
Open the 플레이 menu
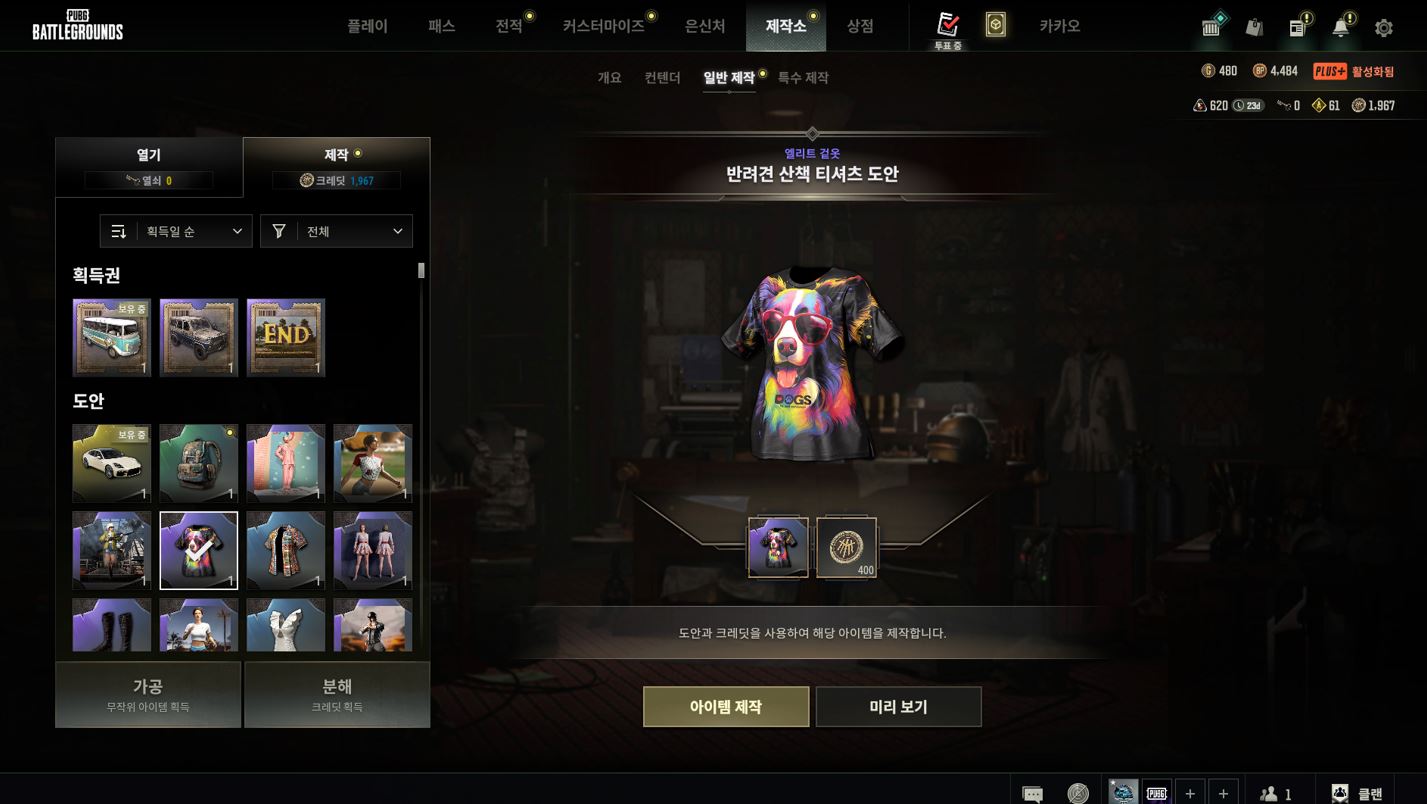(367, 26)
